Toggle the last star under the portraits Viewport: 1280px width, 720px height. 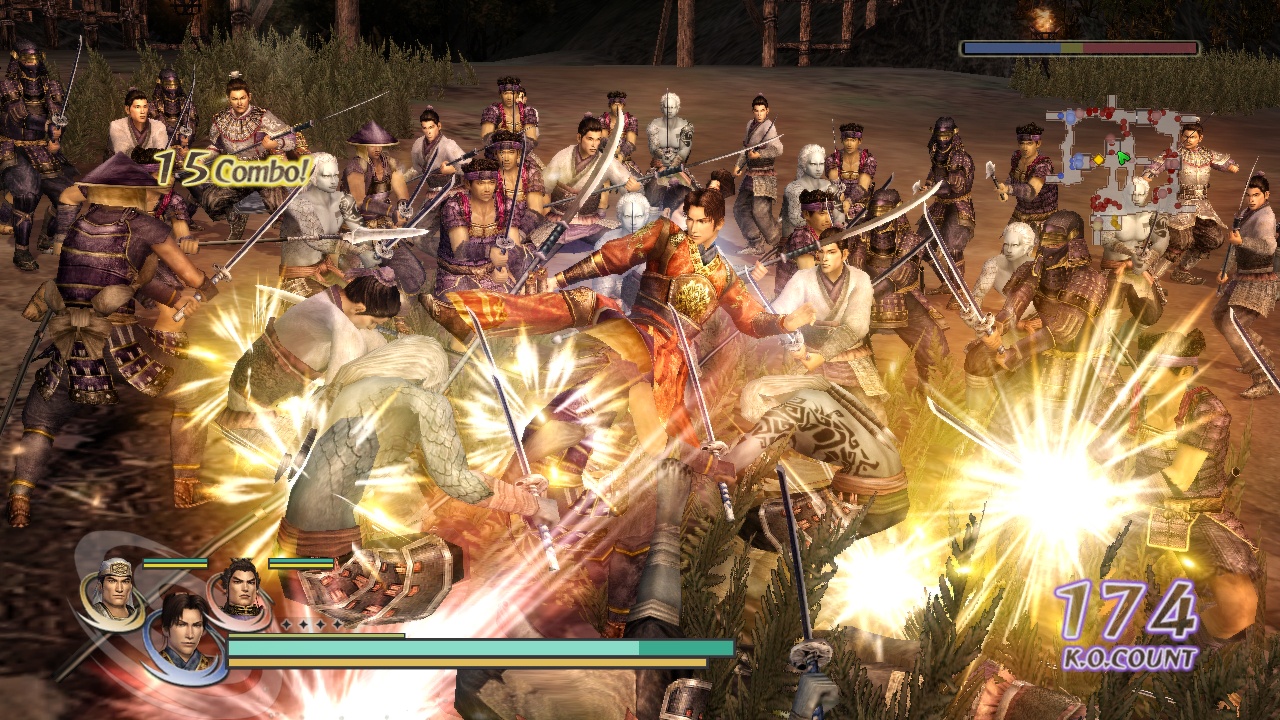click(337, 623)
